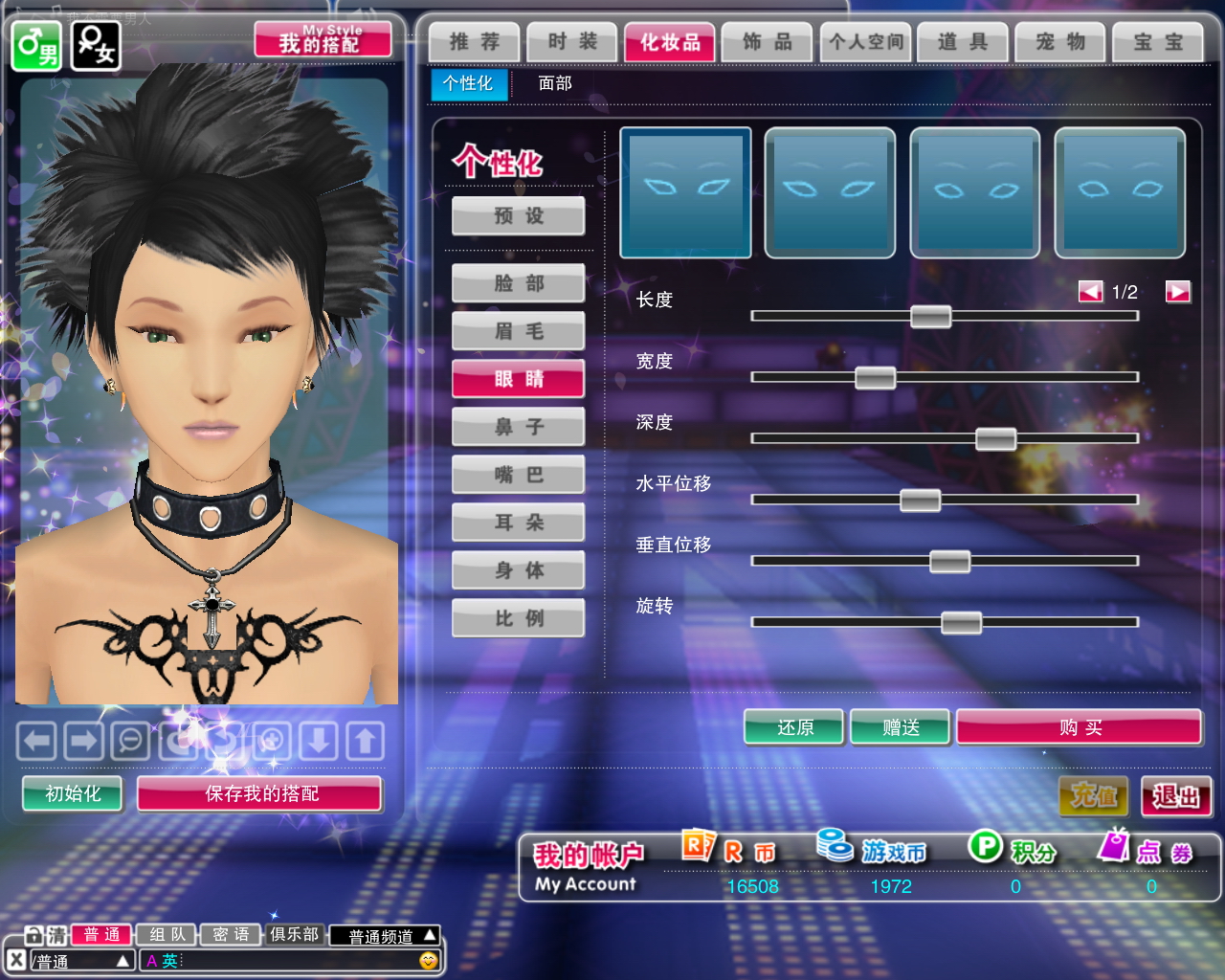
Task: Go to next eye style page
Action: 1177,292
